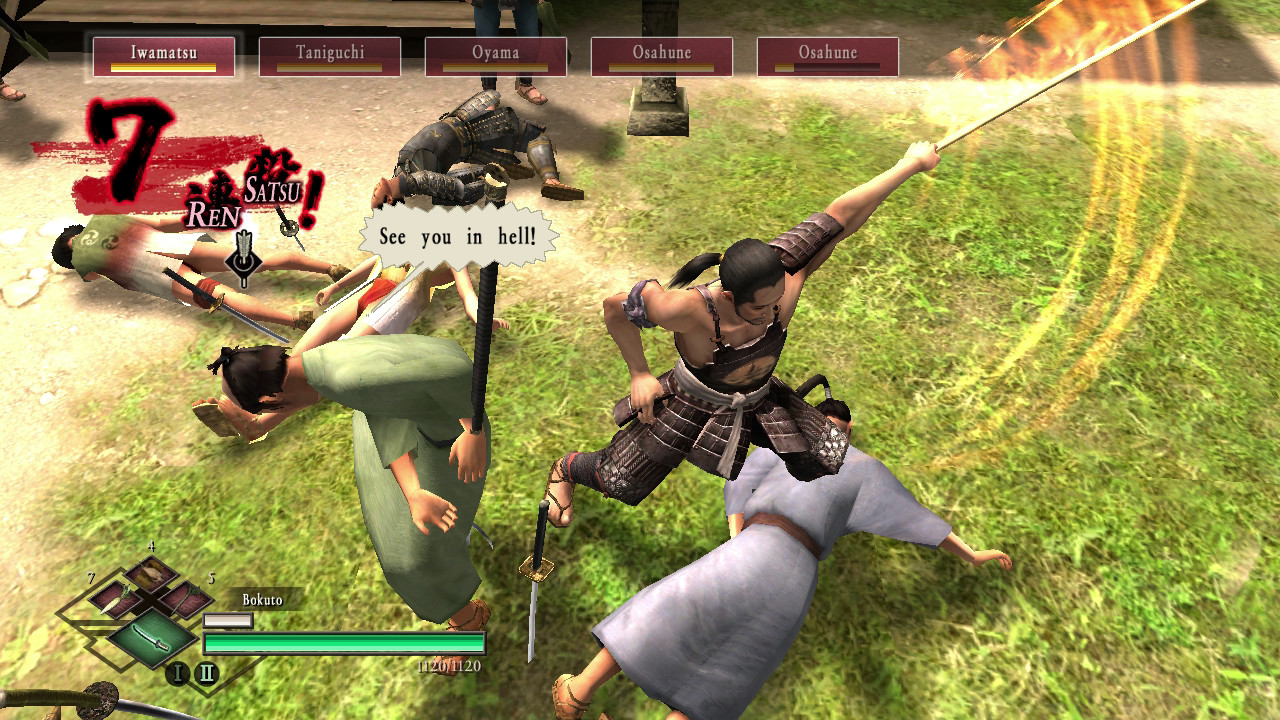Toggle the Bokuto durability gauge display
The height and width of the screenshot is (720, 1280).
click(x=229, y=621)
